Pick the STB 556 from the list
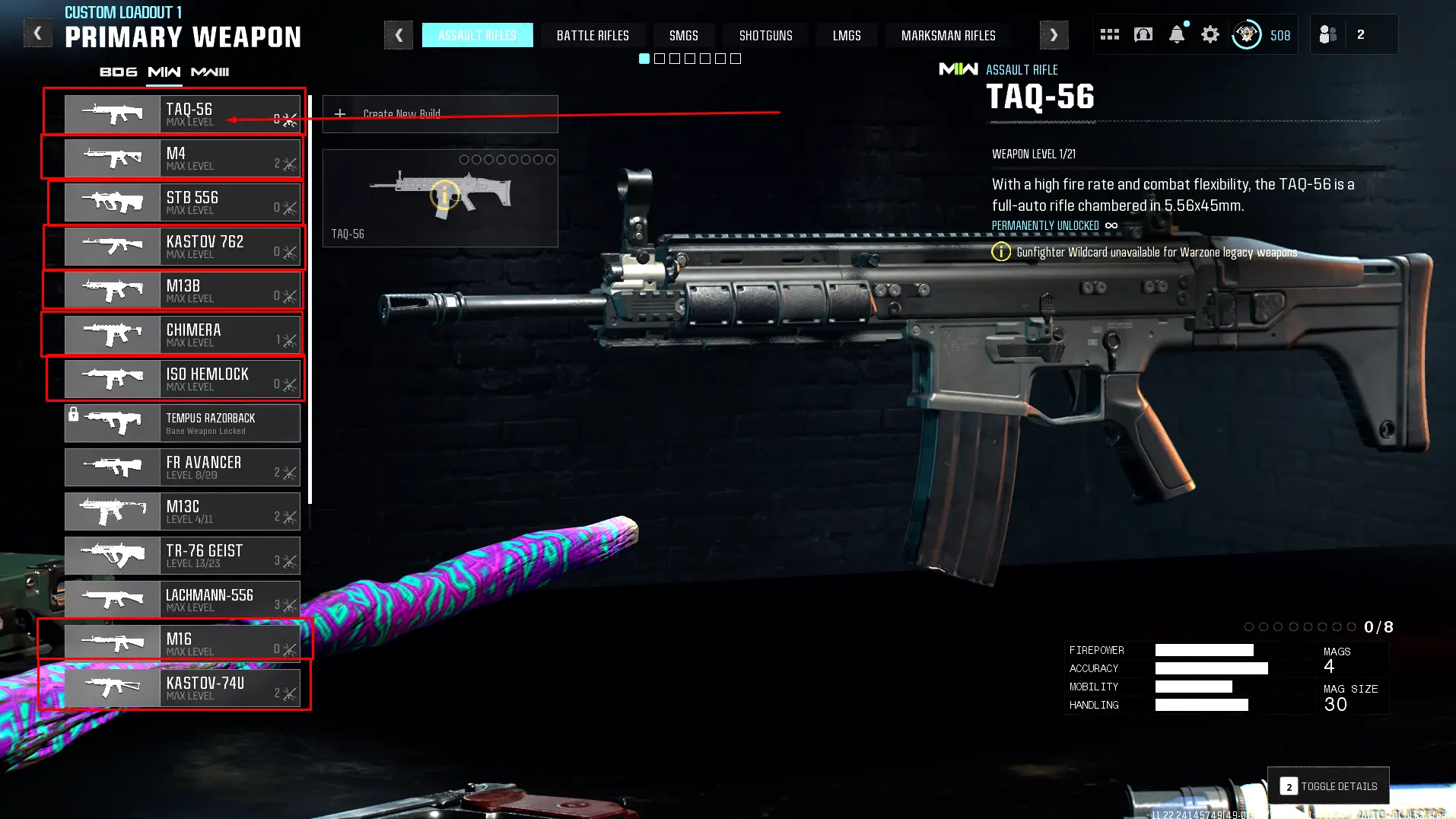The image size is (1456, 819). [x=183, y=202]
